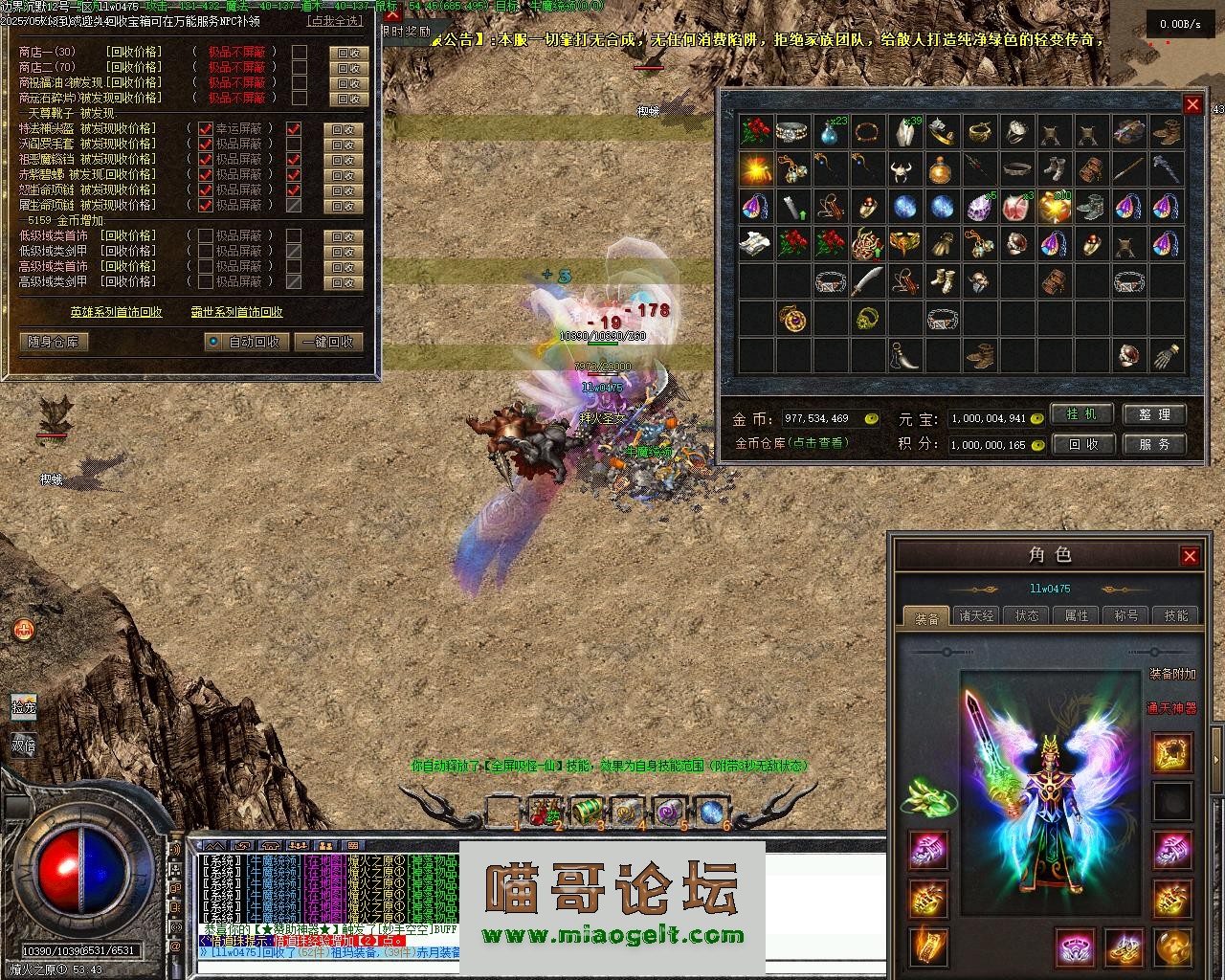Close the inventory bag window
The image size is (1225, 980).
pyautogui.click(x=1192, y=104)
